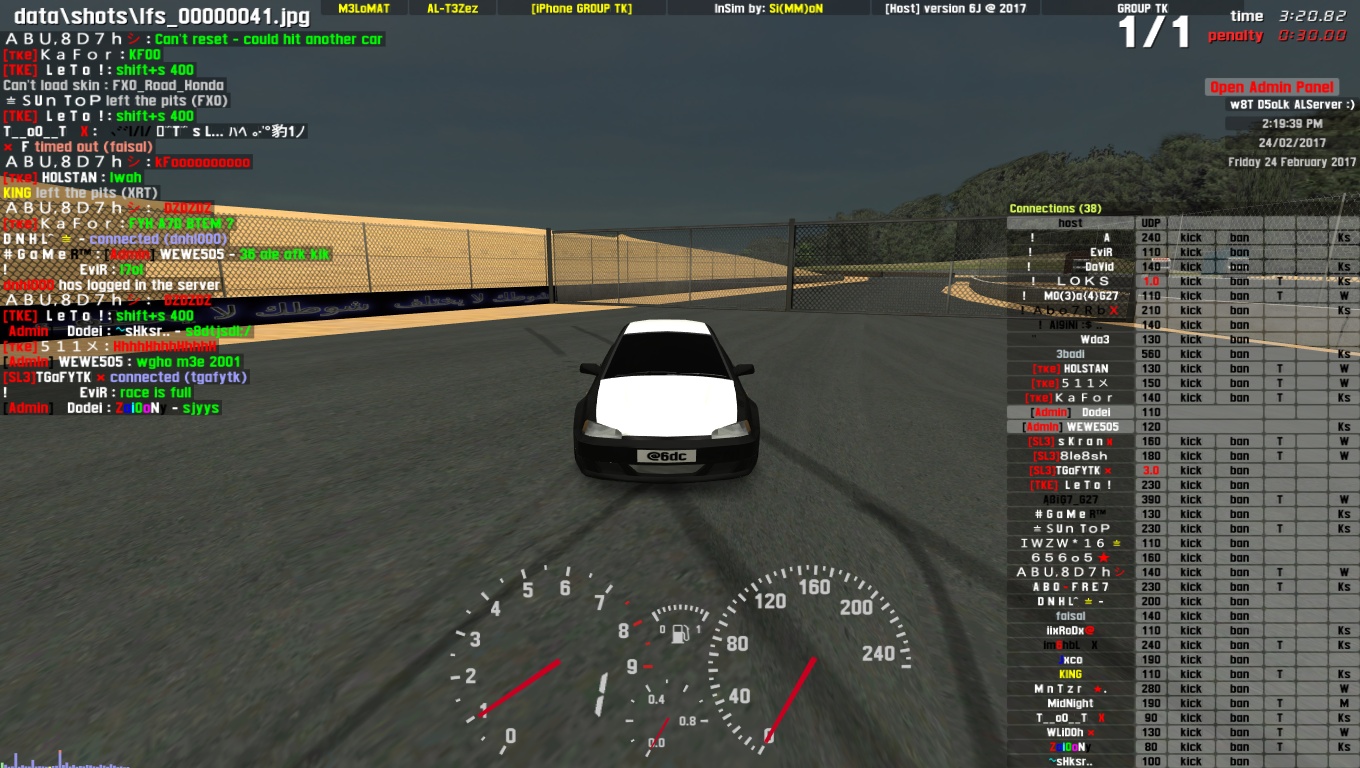Open the iPhone GROUP TK button
Image resolution: width=1360 pixels, height=768 pixels.
click(x=581, y=8)
